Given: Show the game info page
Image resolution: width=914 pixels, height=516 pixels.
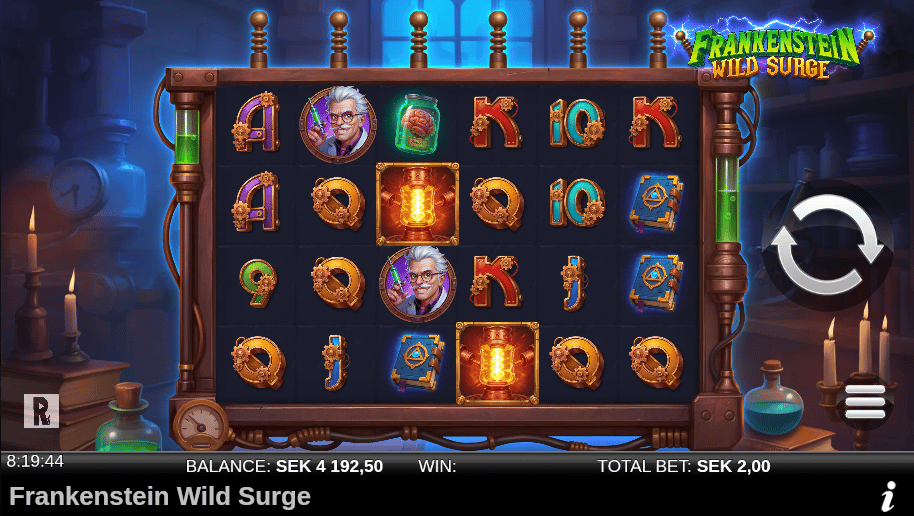Looking at the screenshot, I should click(887, 495).
